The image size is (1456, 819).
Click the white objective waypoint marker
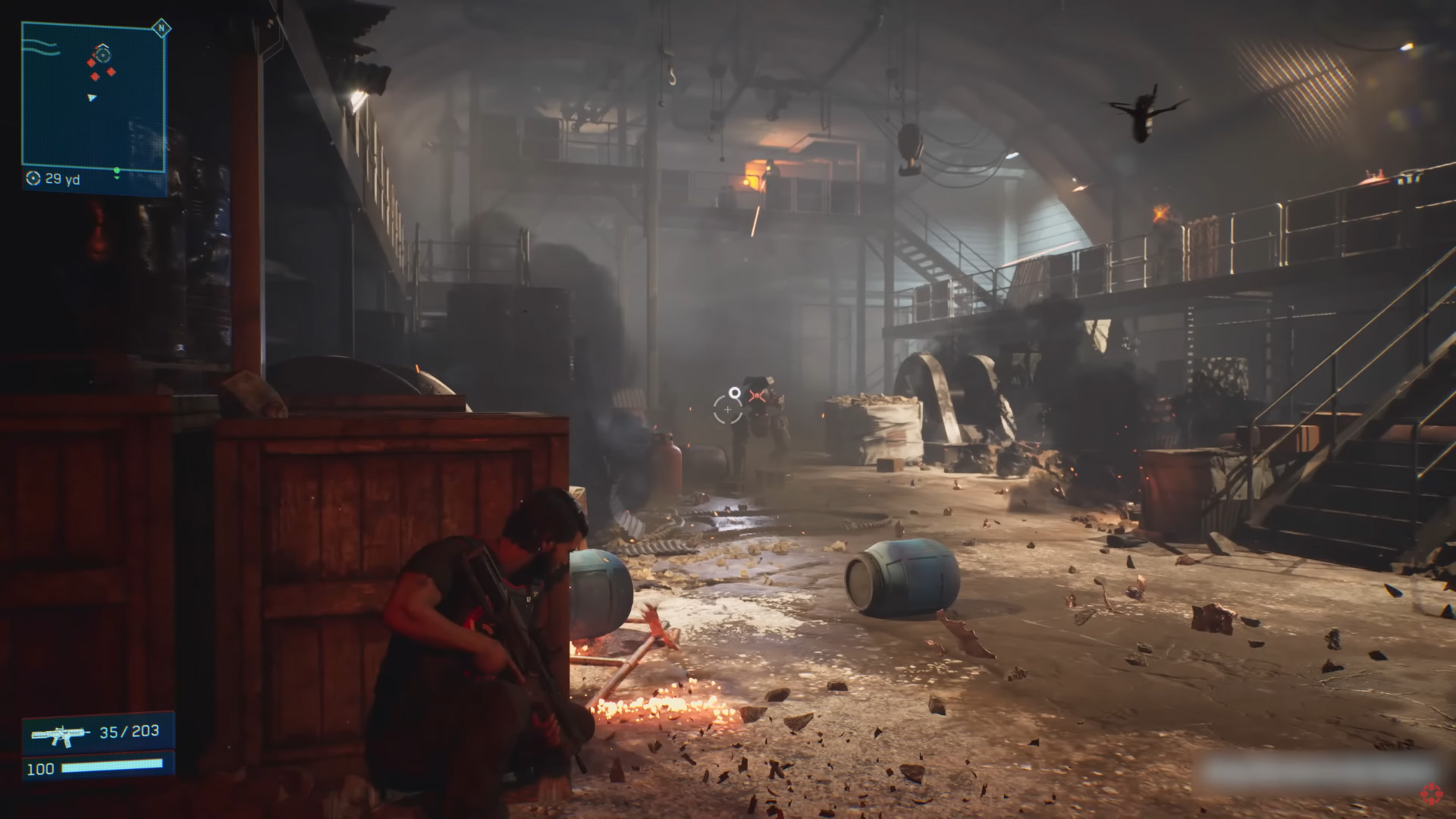pyautogui.click(x=734, y=392)
